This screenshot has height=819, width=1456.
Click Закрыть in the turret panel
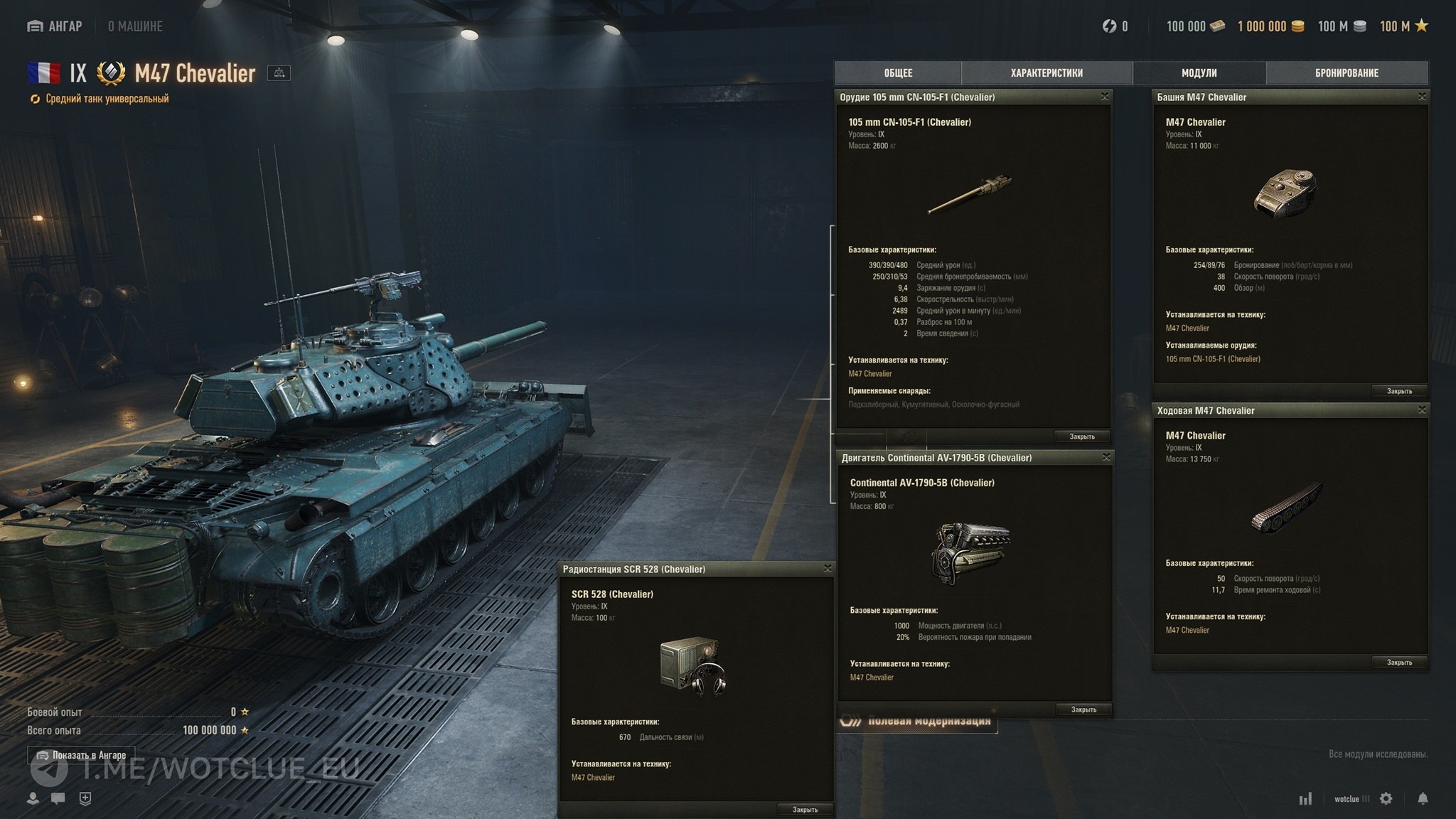[1399, 391]
